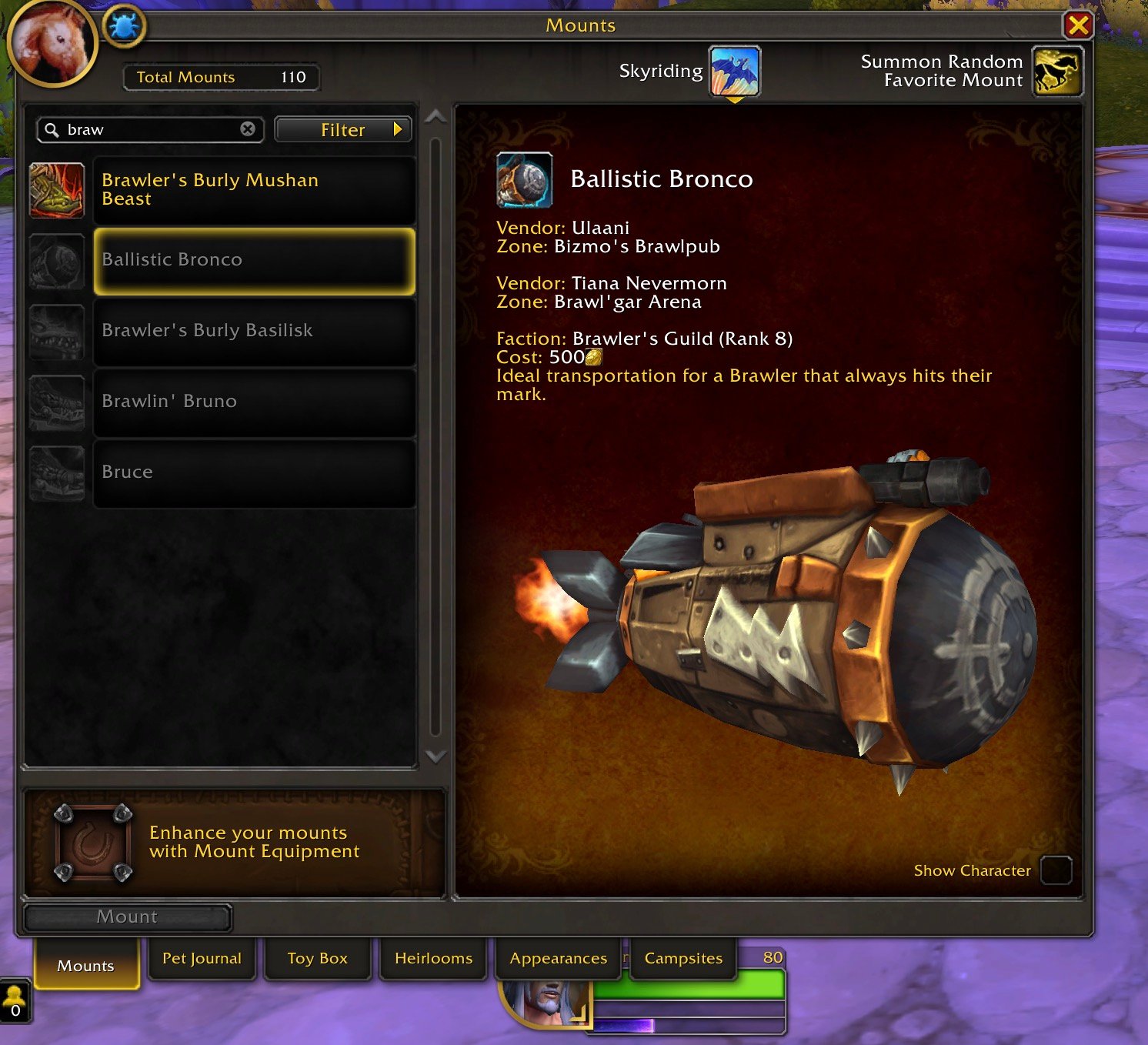Switch to the Pet Journal tab
This screenshot has width=1148, height=1045.
(202, 959)
